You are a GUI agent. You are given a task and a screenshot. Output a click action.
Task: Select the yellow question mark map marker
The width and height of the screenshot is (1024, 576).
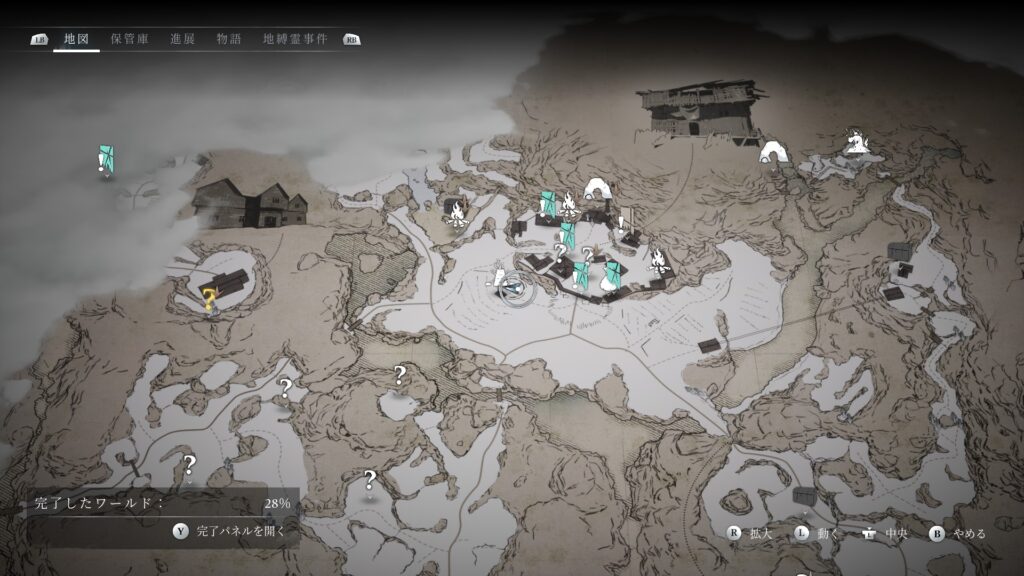pos(210,297)
